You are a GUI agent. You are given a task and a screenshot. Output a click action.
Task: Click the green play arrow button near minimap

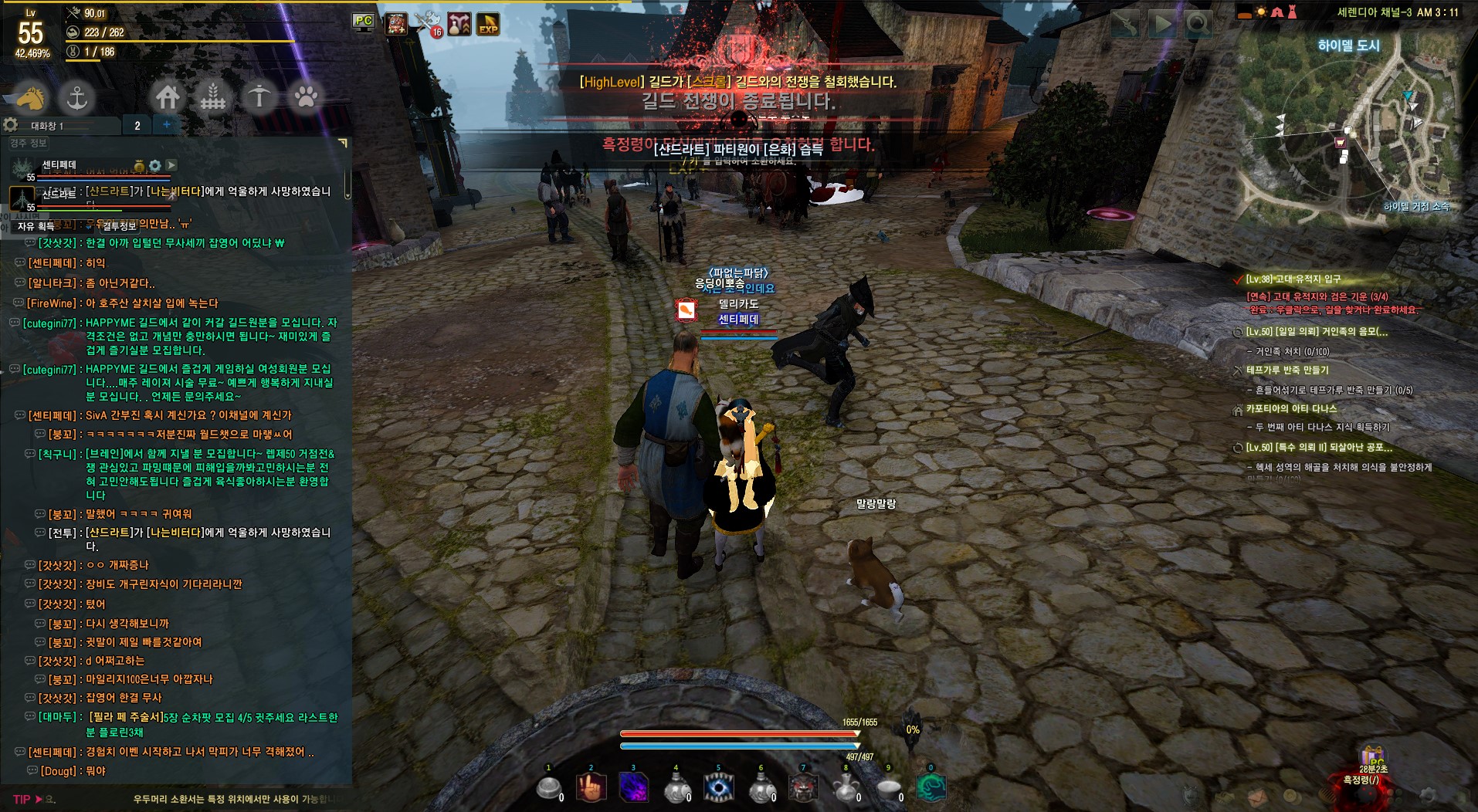(x=1161, y=25)
